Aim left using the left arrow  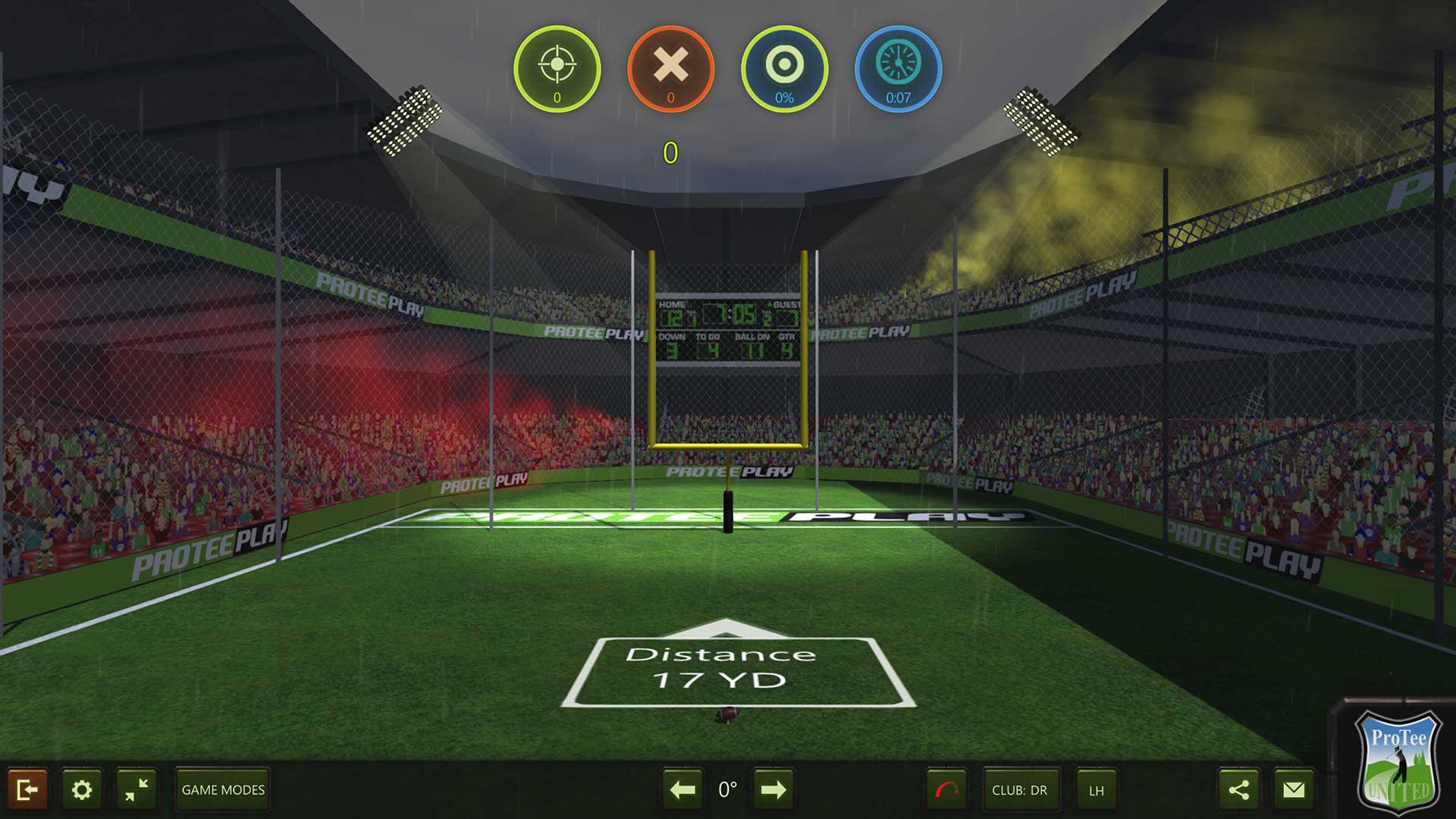pyautogui.click(x=682, y=789)
